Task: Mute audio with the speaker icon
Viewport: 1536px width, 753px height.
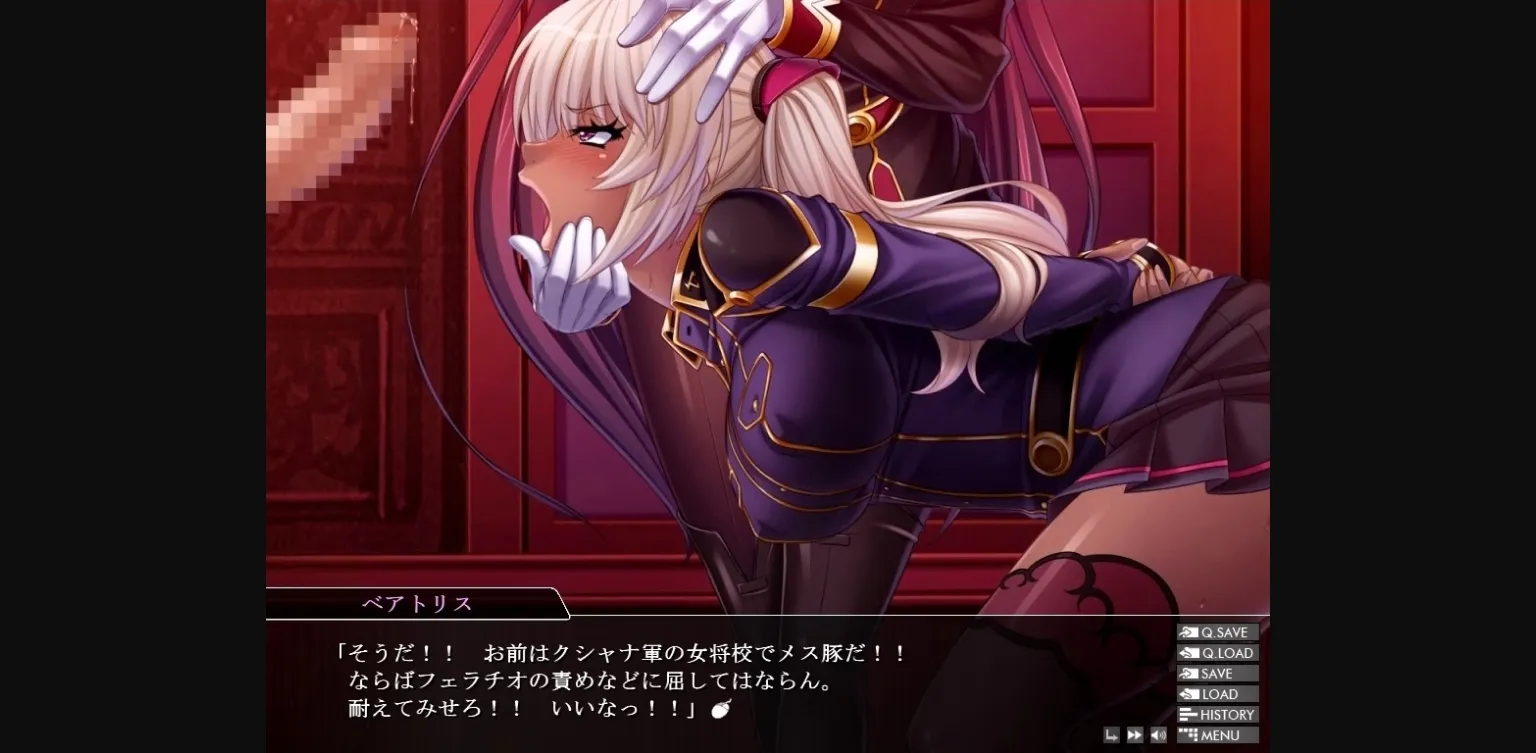Action: point(1158,734)
